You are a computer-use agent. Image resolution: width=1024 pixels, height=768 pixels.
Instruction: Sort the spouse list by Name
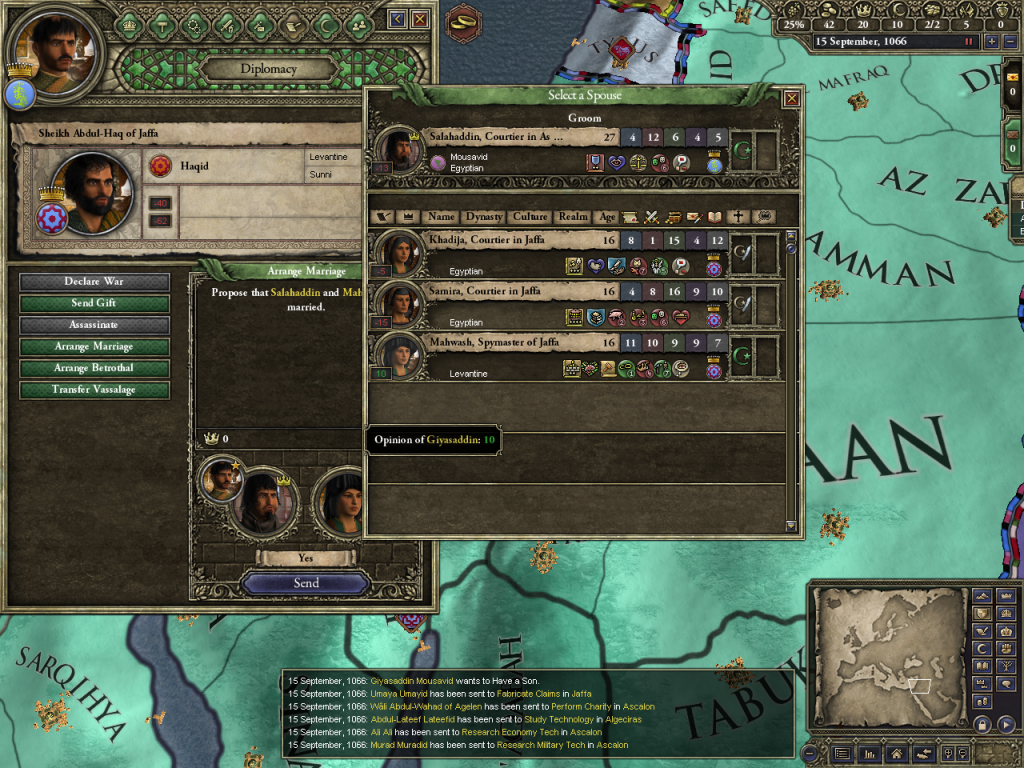pos(441,216)
